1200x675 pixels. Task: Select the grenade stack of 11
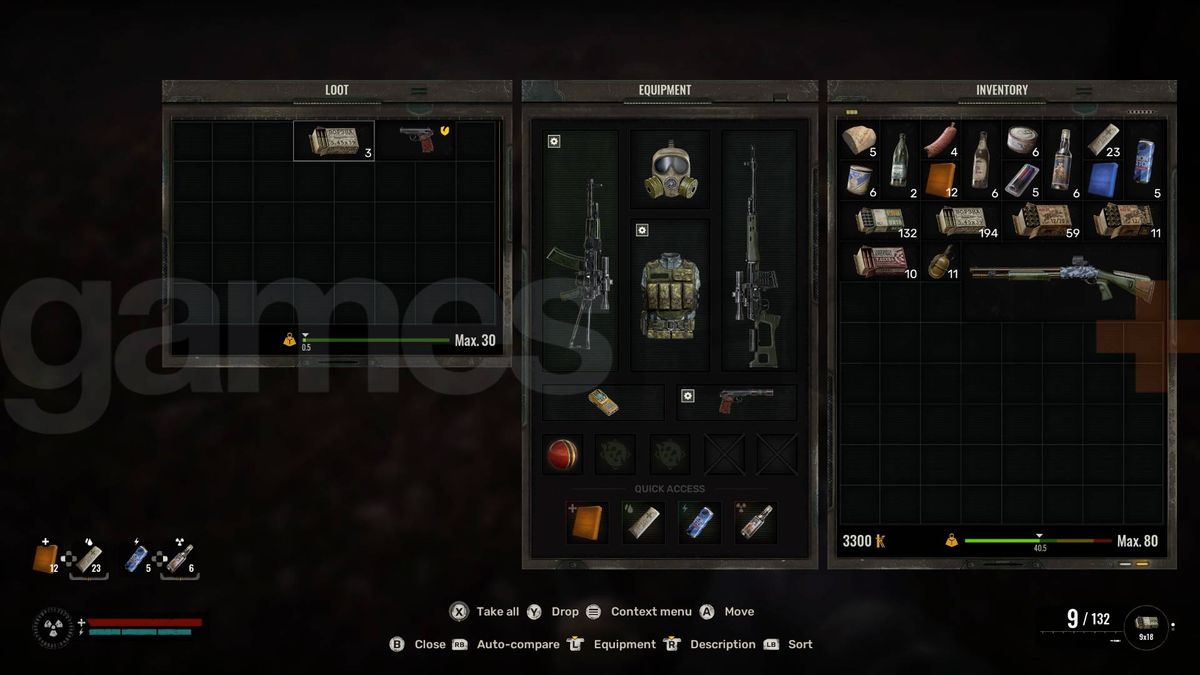coord(942,262)
